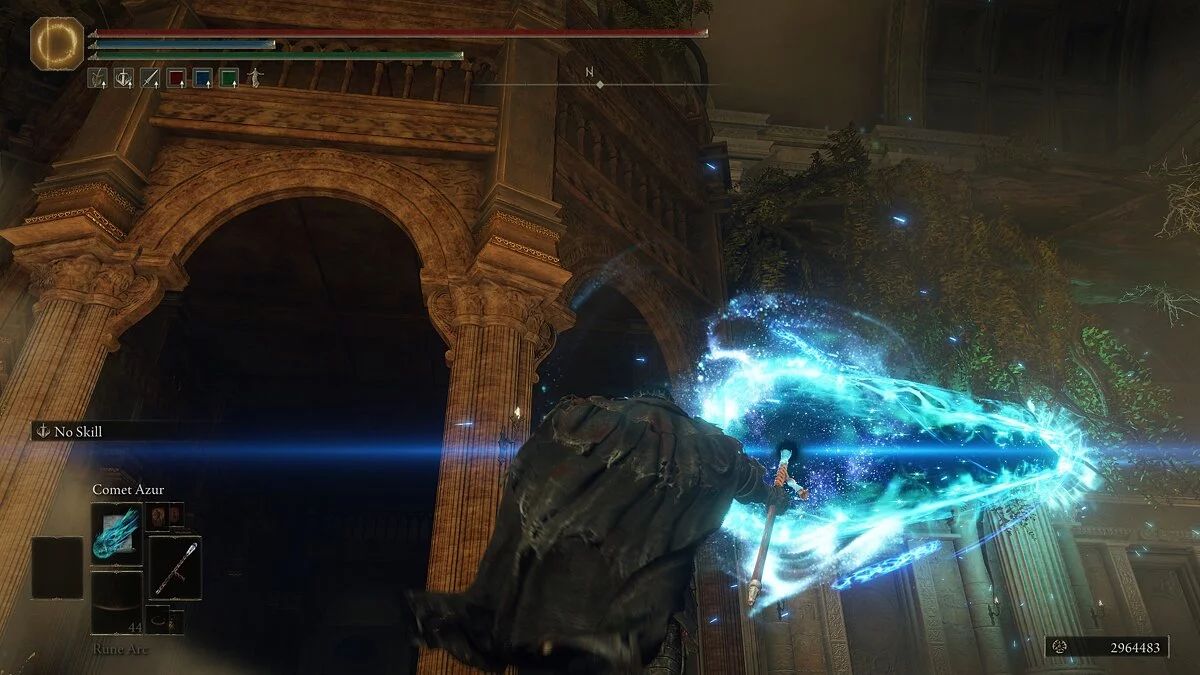Select the Rune Arc quick item slot
Image resolution: width=1200 pixels, height=675 pixels.
click(116, 603)
